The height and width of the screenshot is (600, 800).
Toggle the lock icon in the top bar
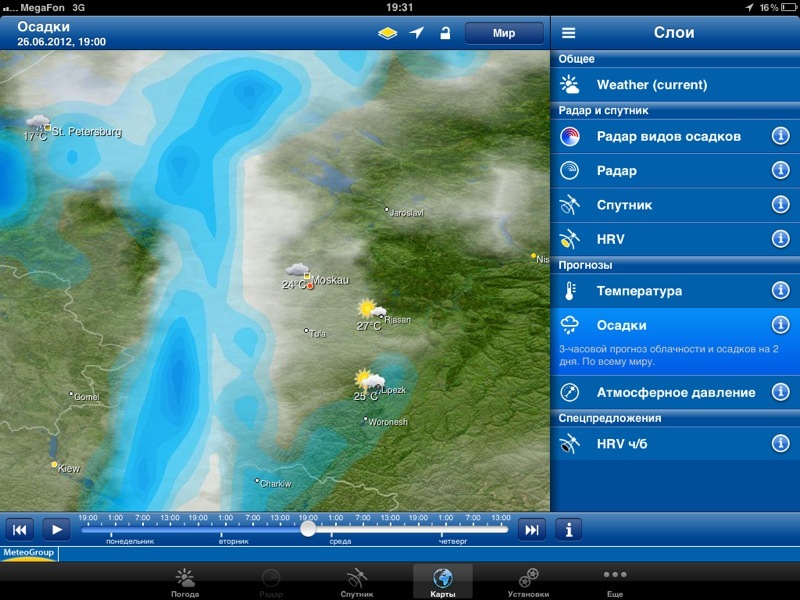click(x=445, y=33)
